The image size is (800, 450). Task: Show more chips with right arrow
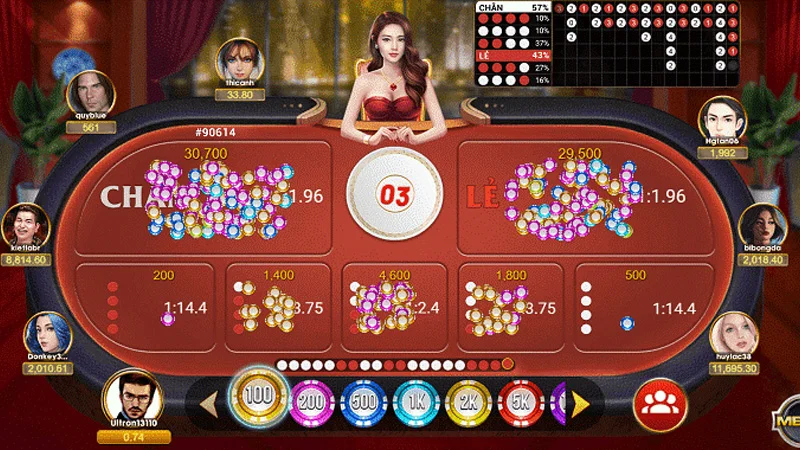pos(579,404)
